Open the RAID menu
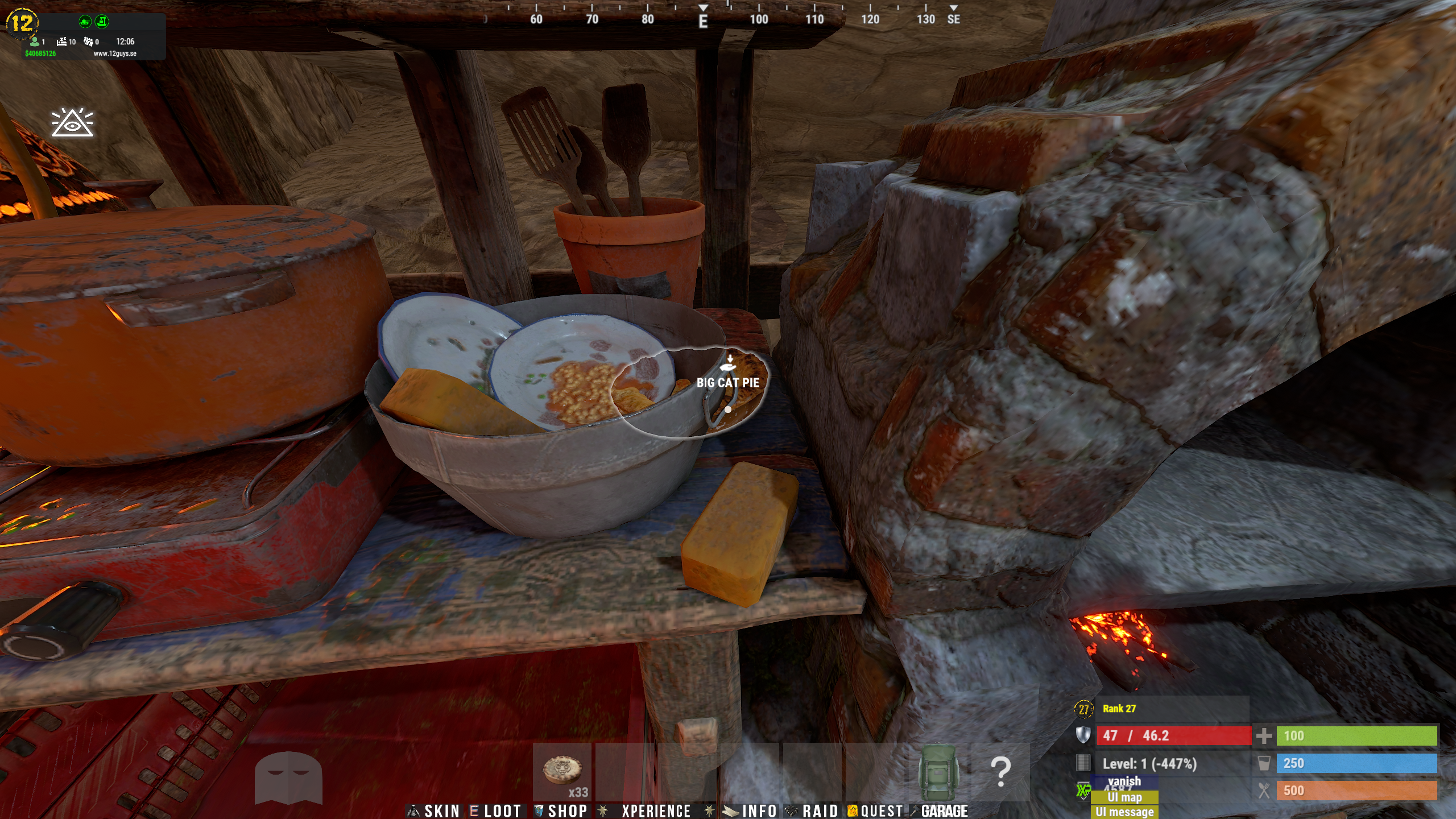This screenshot has width=1456, height=819. (x=812, y=810)
